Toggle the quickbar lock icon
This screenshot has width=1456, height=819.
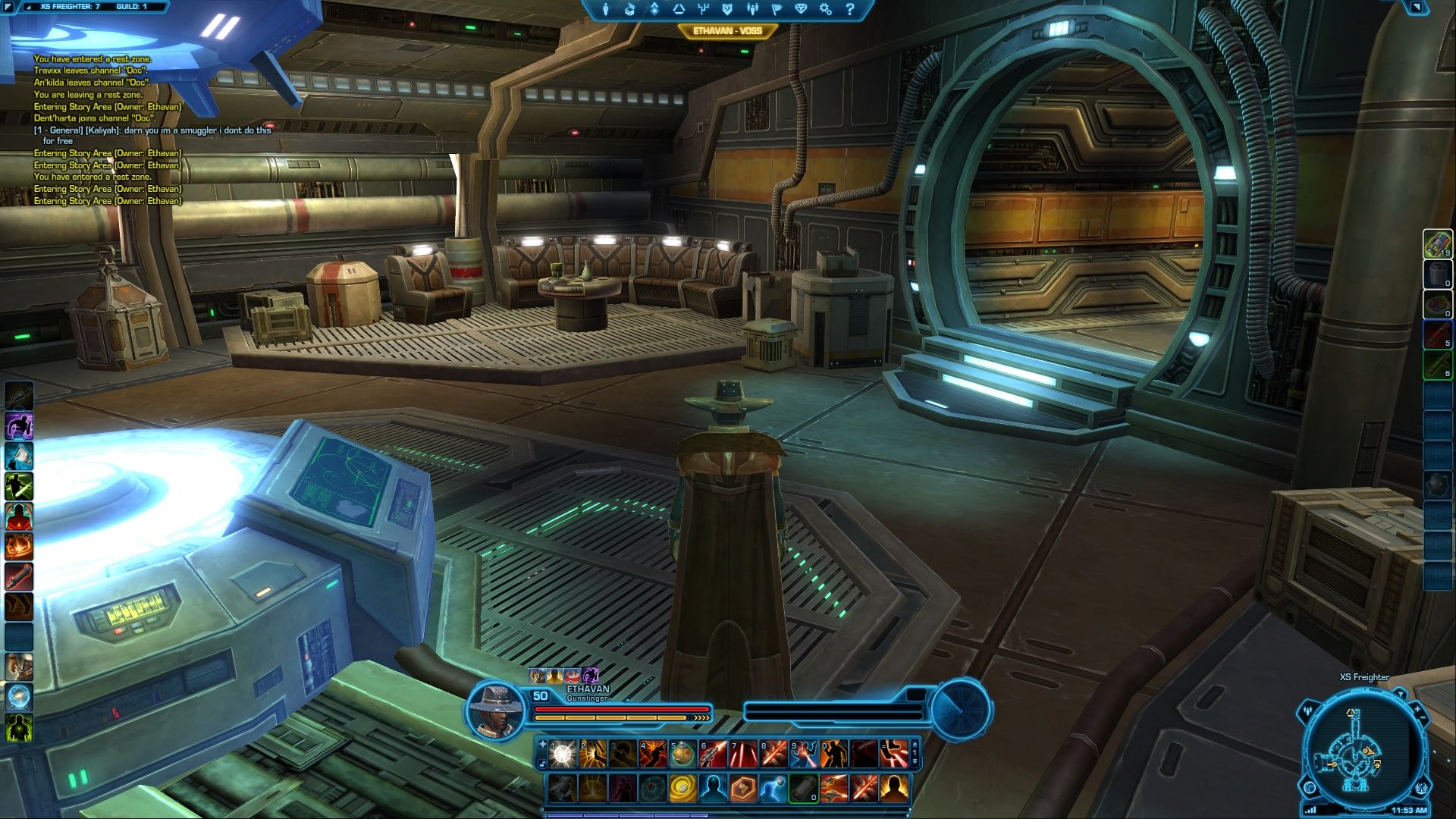click(542, 763)
